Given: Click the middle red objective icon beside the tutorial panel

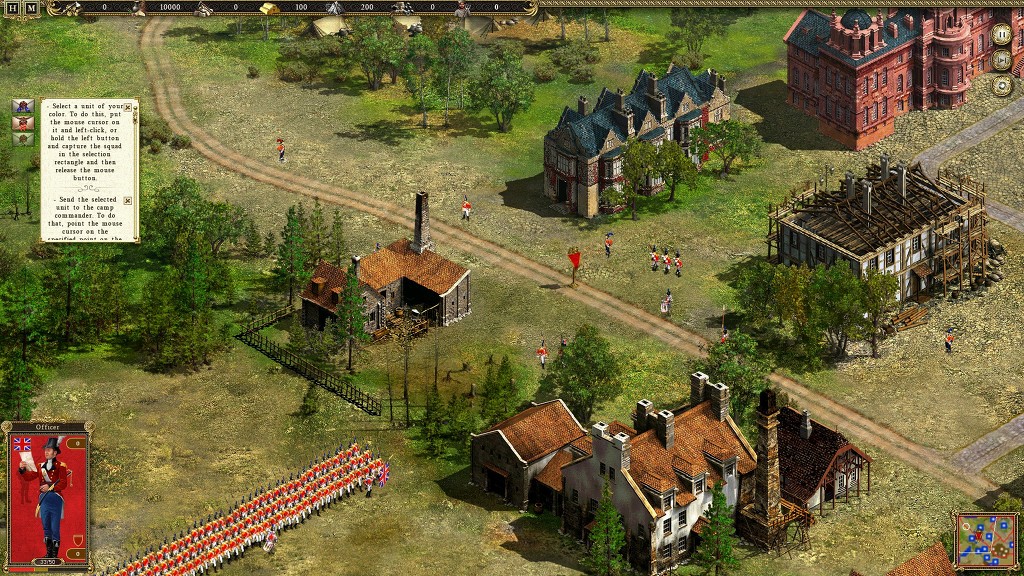Looking at the screenshot, I should point(22,123).
